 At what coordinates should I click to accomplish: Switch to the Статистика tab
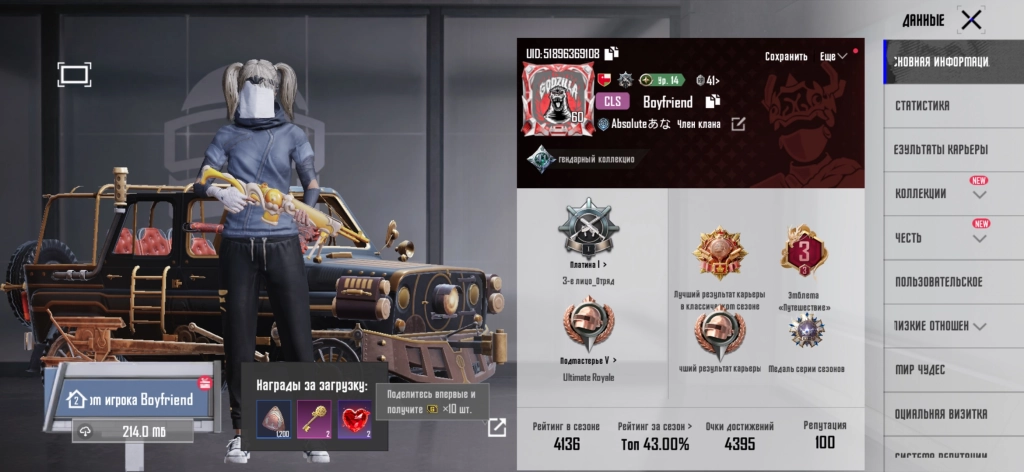tap(923, 105)
